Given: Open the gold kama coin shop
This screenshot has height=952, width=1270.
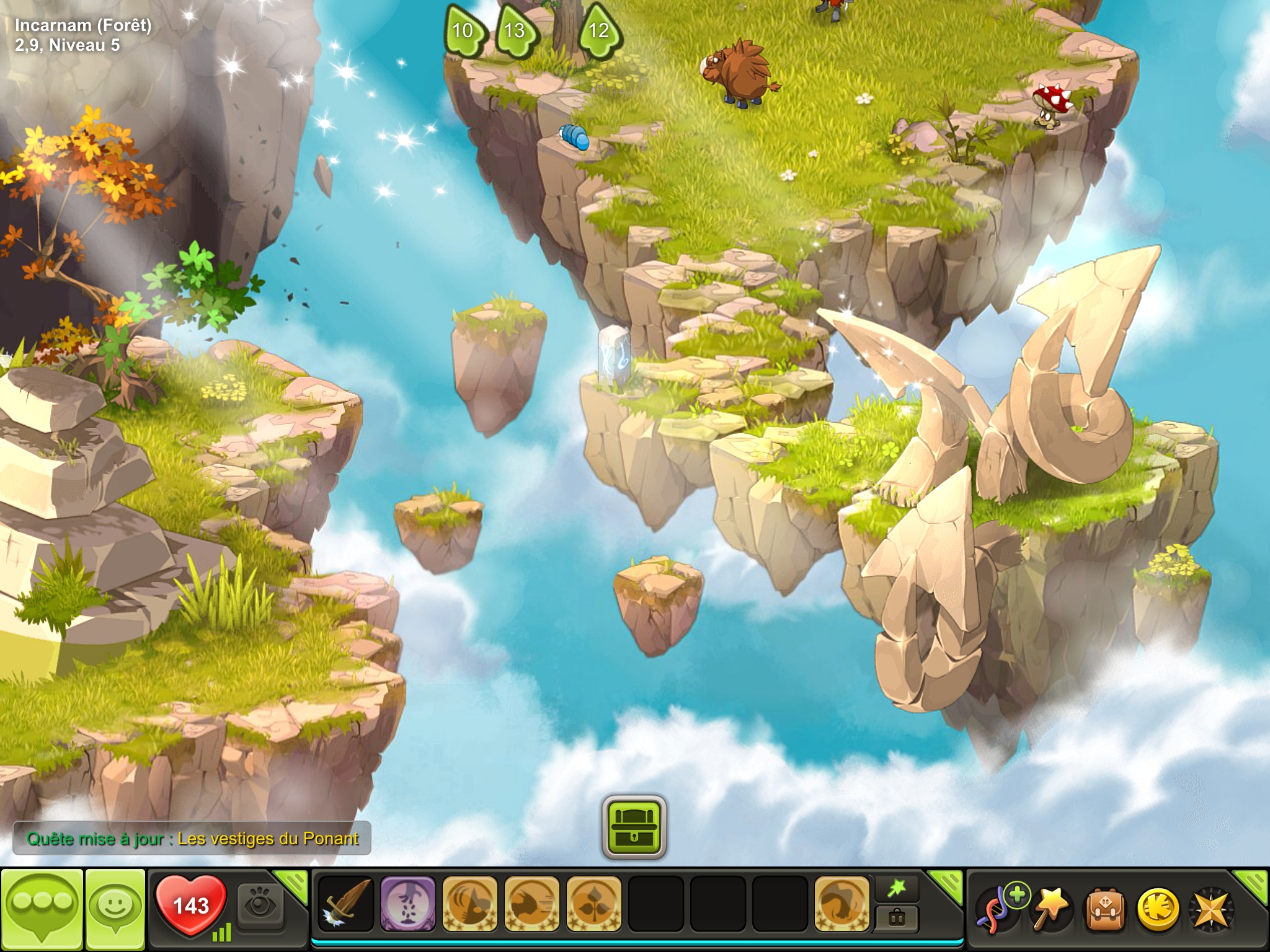Looking at the screenshot, I should [1158, 909].
